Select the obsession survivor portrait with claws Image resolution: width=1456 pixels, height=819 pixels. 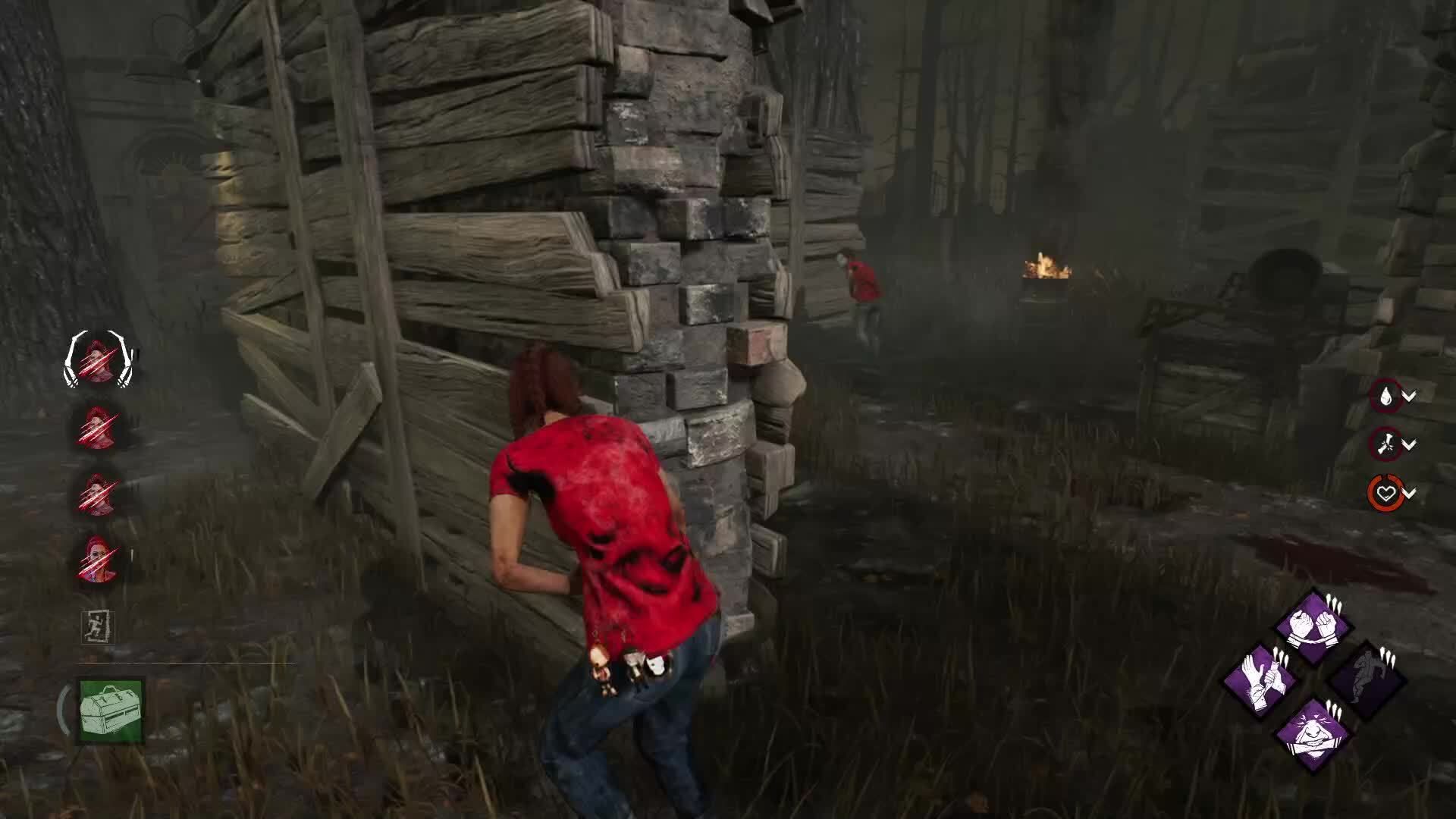(99, 359)
